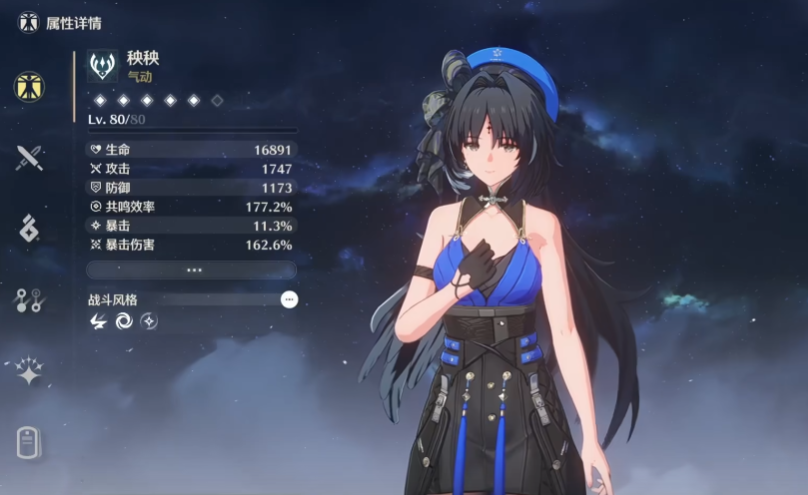The image size is (808, 495).
Task: Expand the full stat list with the ellipsis bar
Action: [x=192, y=270]
